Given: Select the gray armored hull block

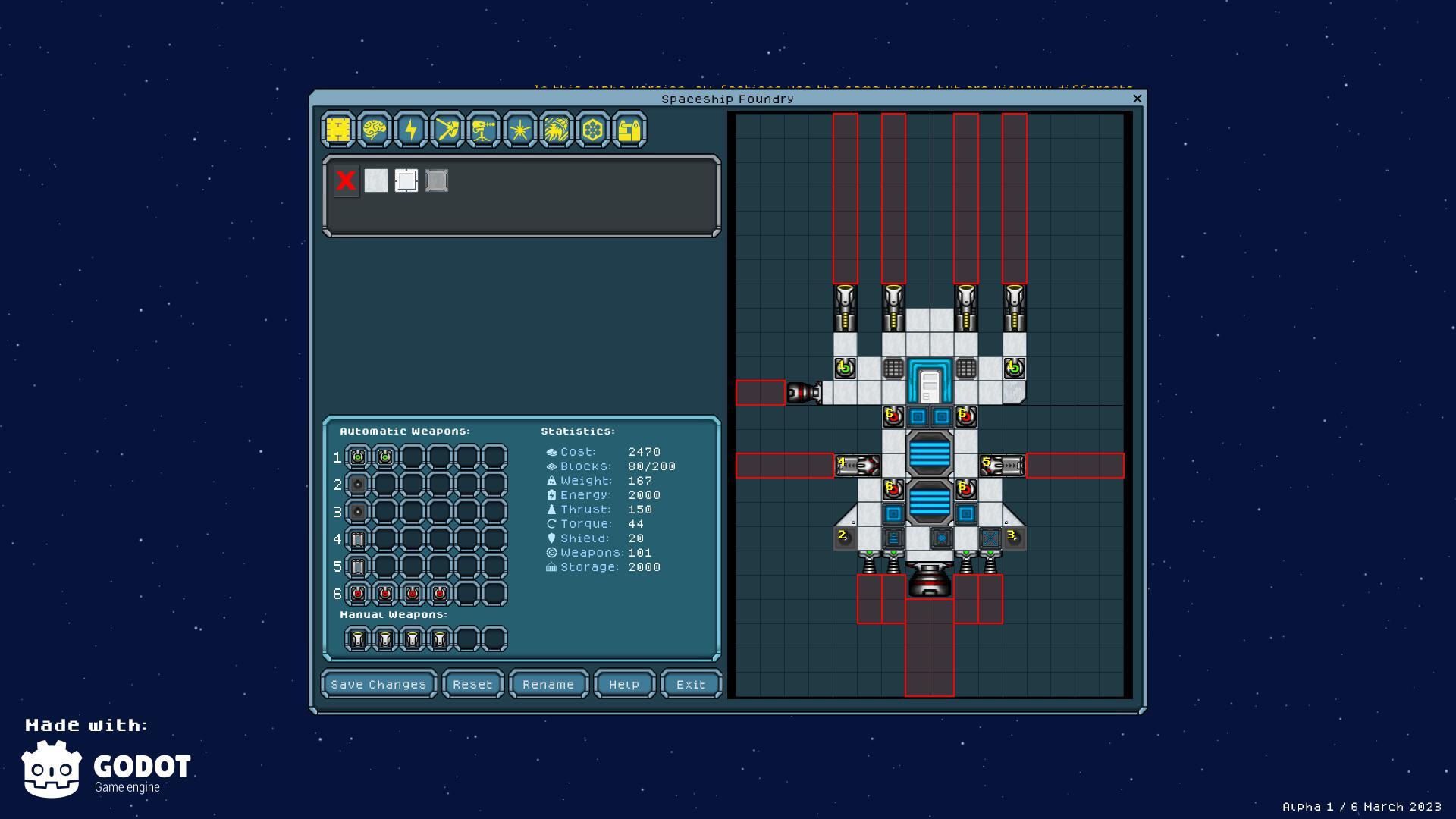Looking at the screenshot, I should pyautogui.click(x=437, y=180).
